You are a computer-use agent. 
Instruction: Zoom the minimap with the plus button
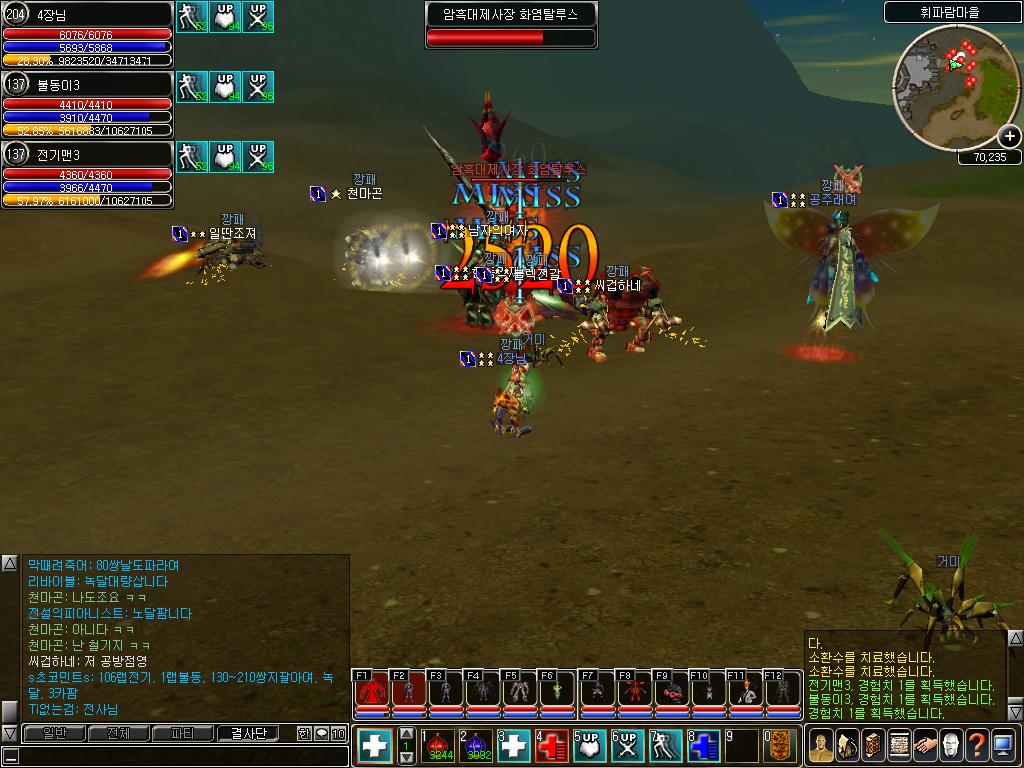[1010, 137]
